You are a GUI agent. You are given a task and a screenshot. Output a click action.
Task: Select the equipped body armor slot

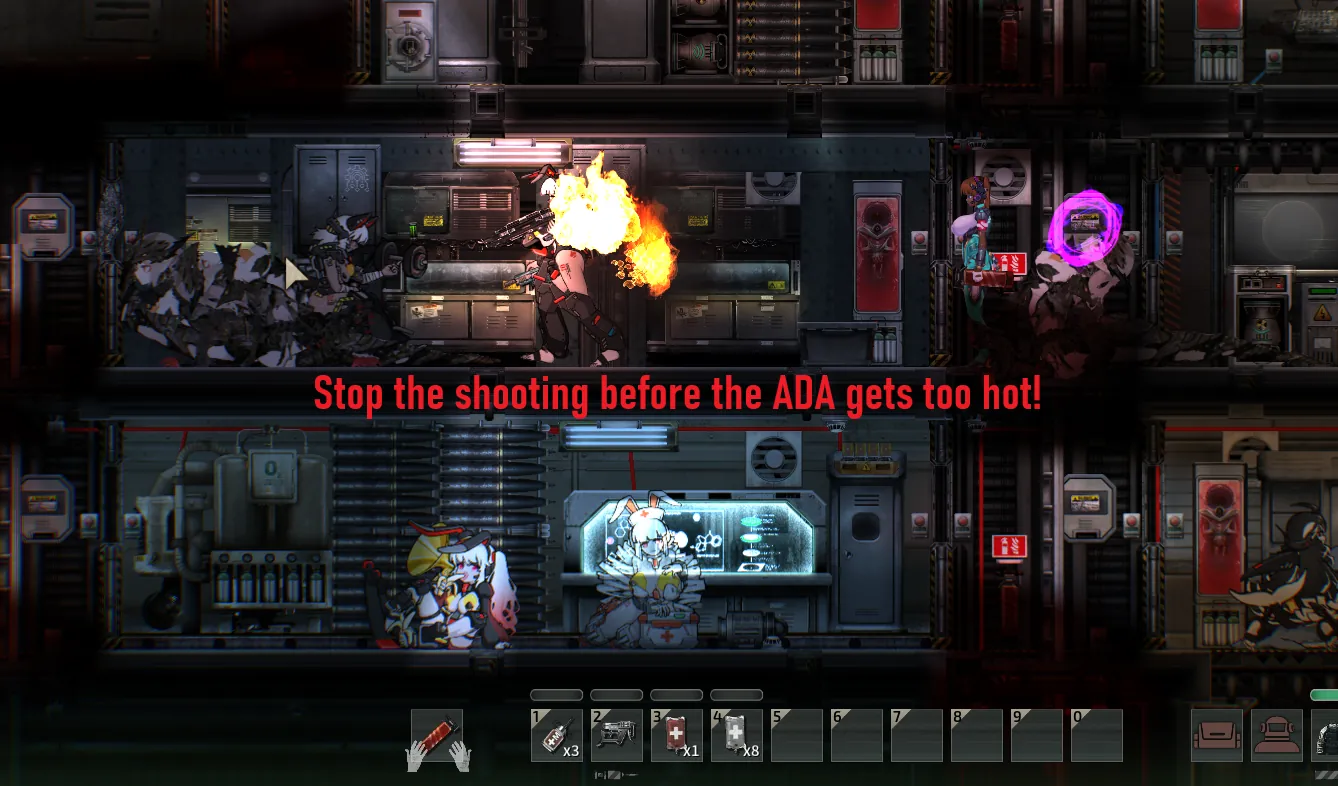click(x=1328, y=736)
